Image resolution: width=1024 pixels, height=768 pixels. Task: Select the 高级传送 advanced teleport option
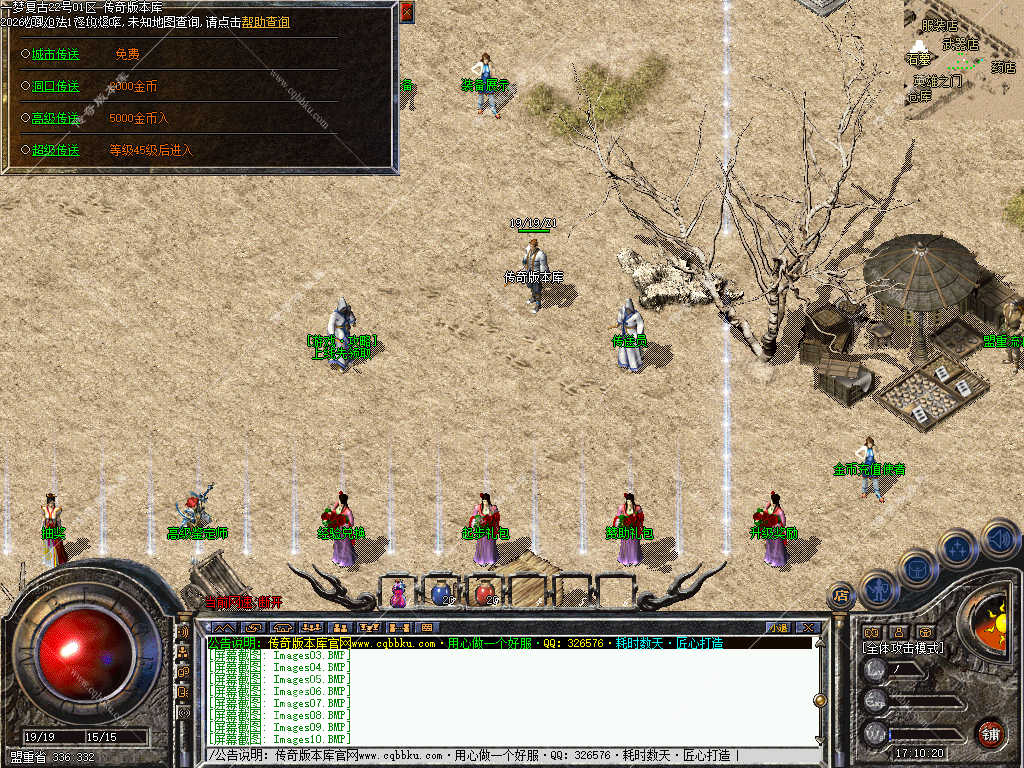click(x=55, y=119)
